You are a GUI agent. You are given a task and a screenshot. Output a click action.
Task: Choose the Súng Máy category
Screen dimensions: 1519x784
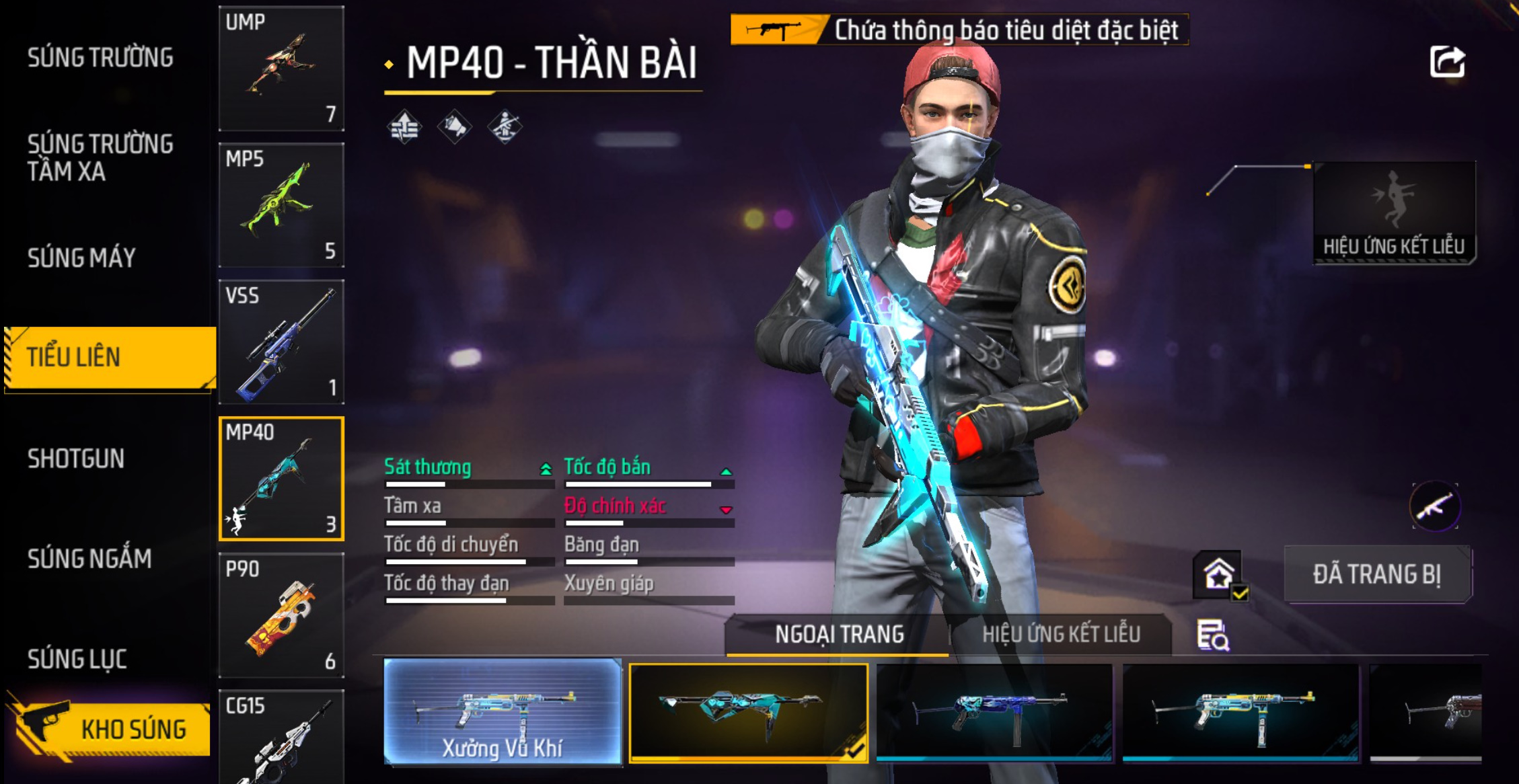(81, 258)
